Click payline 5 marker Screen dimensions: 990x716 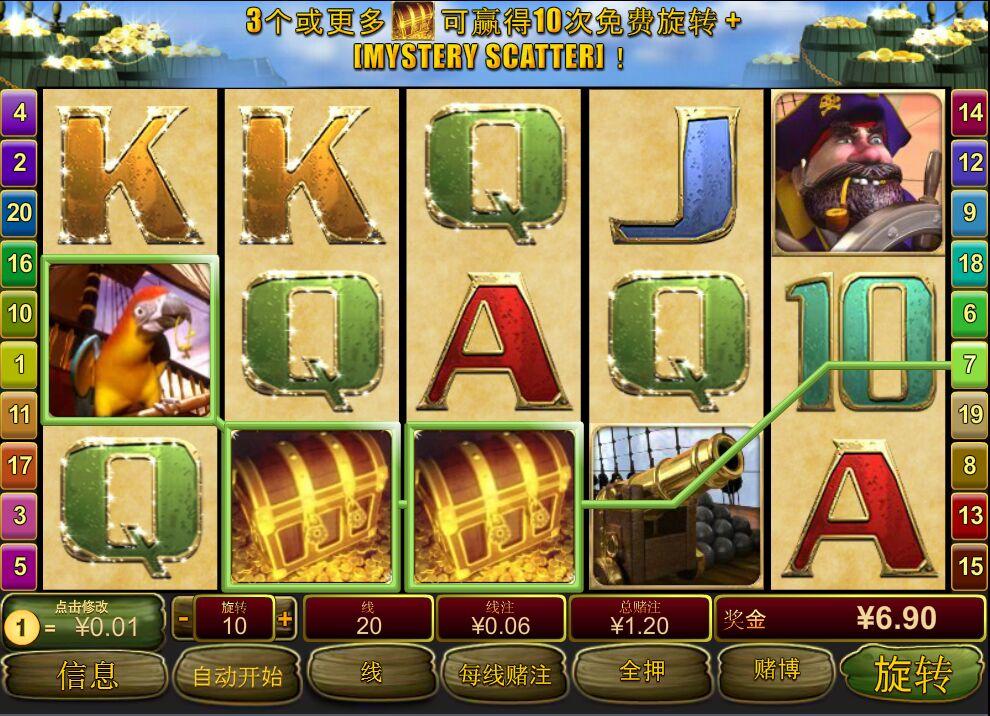click(19, 567)
